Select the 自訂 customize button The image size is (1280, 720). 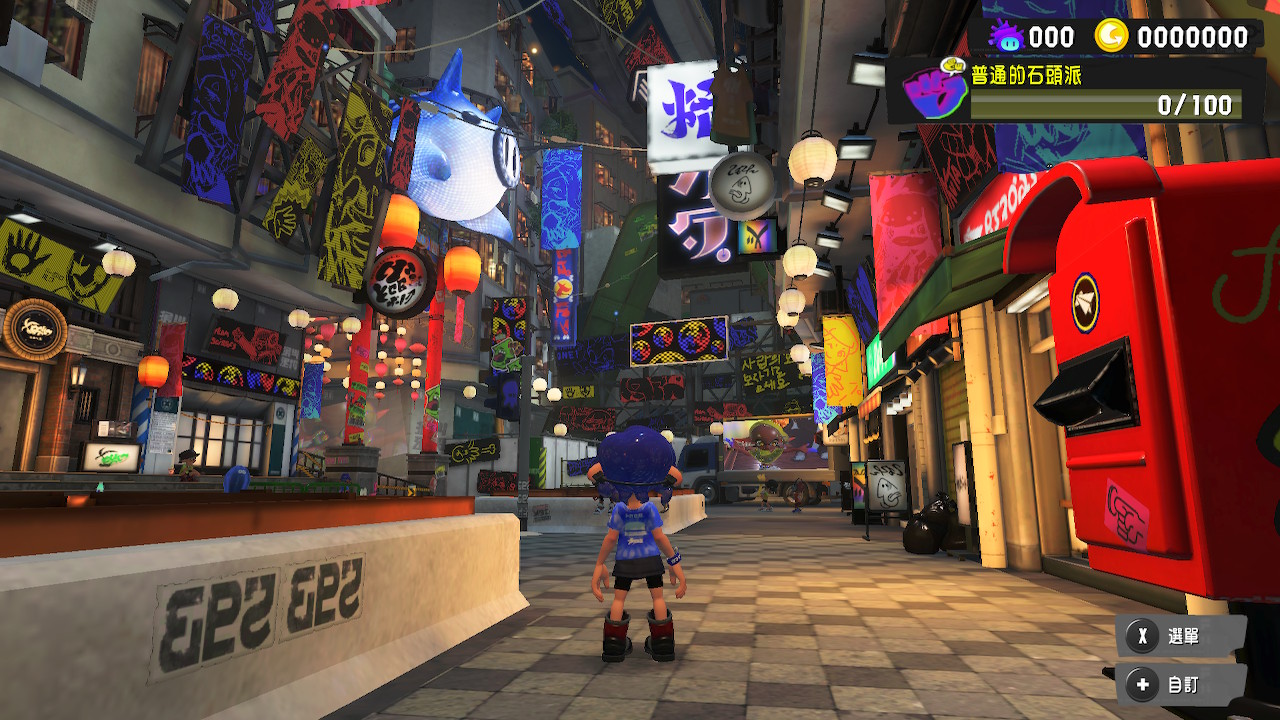coord(1181,685)
